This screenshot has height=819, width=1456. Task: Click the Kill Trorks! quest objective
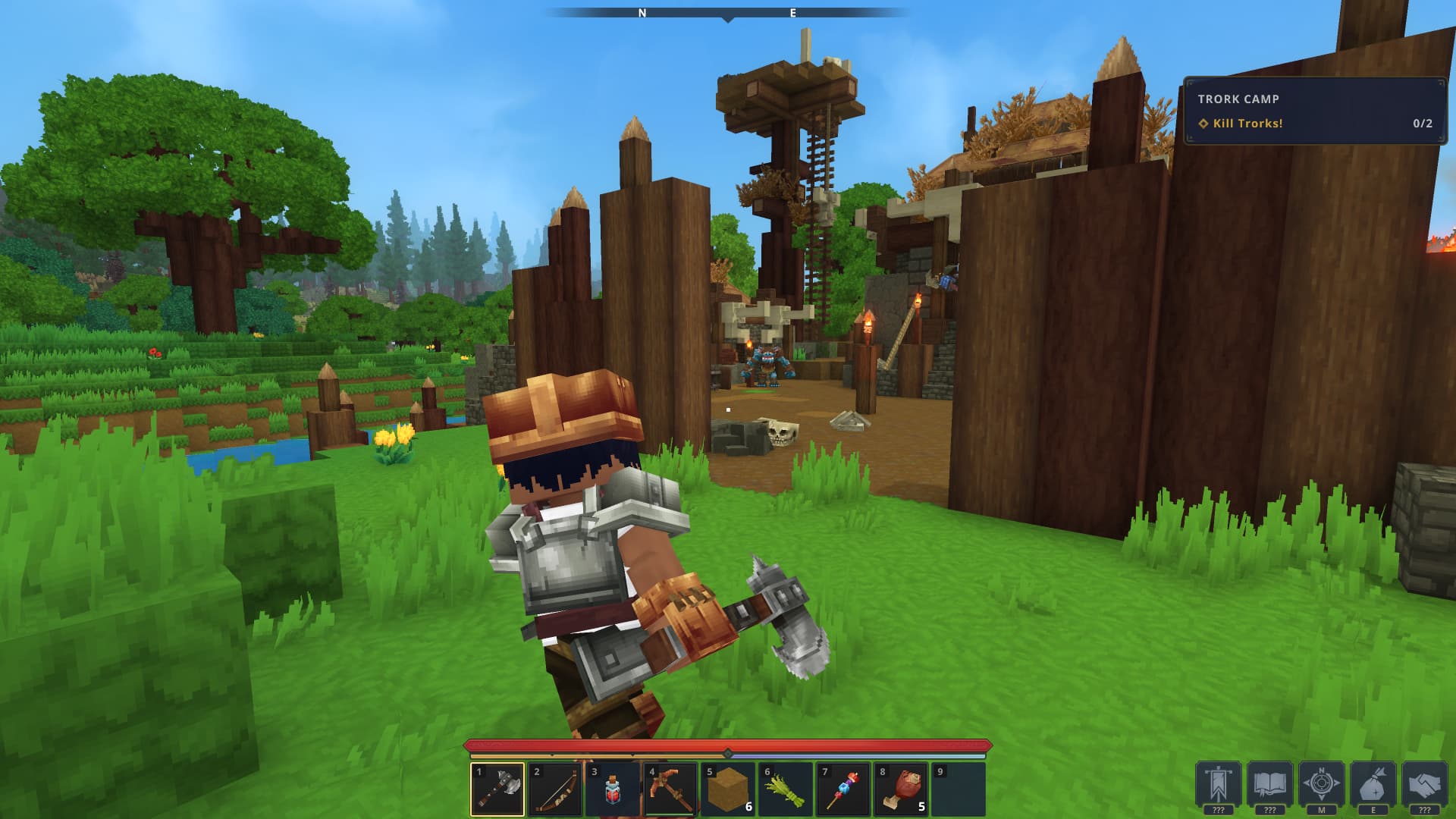(x=1246, y=121)
